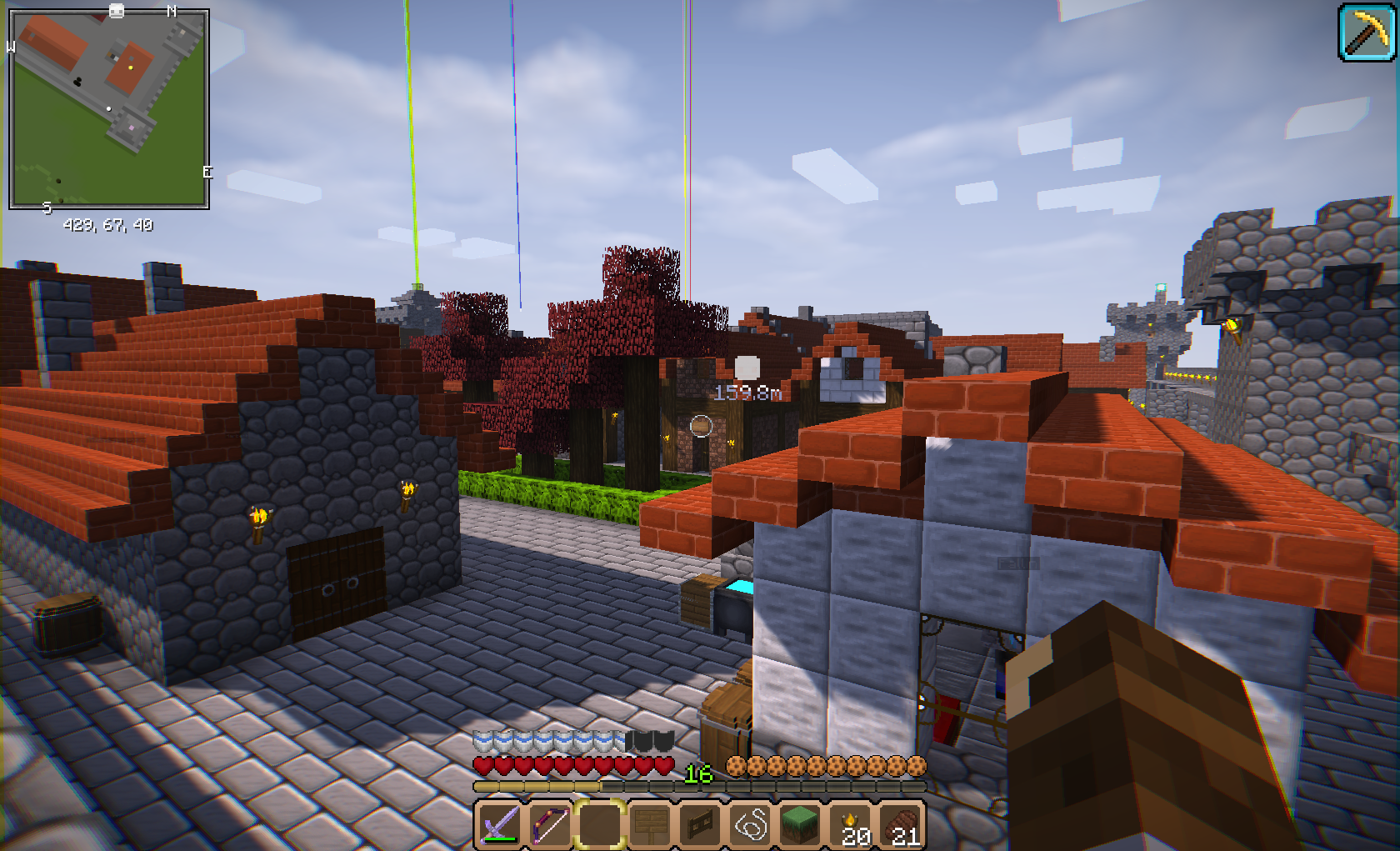The width and height of the screenshot is (1400, 851).
Task: Select the sword hotbar slot
Action: point(500,824)
